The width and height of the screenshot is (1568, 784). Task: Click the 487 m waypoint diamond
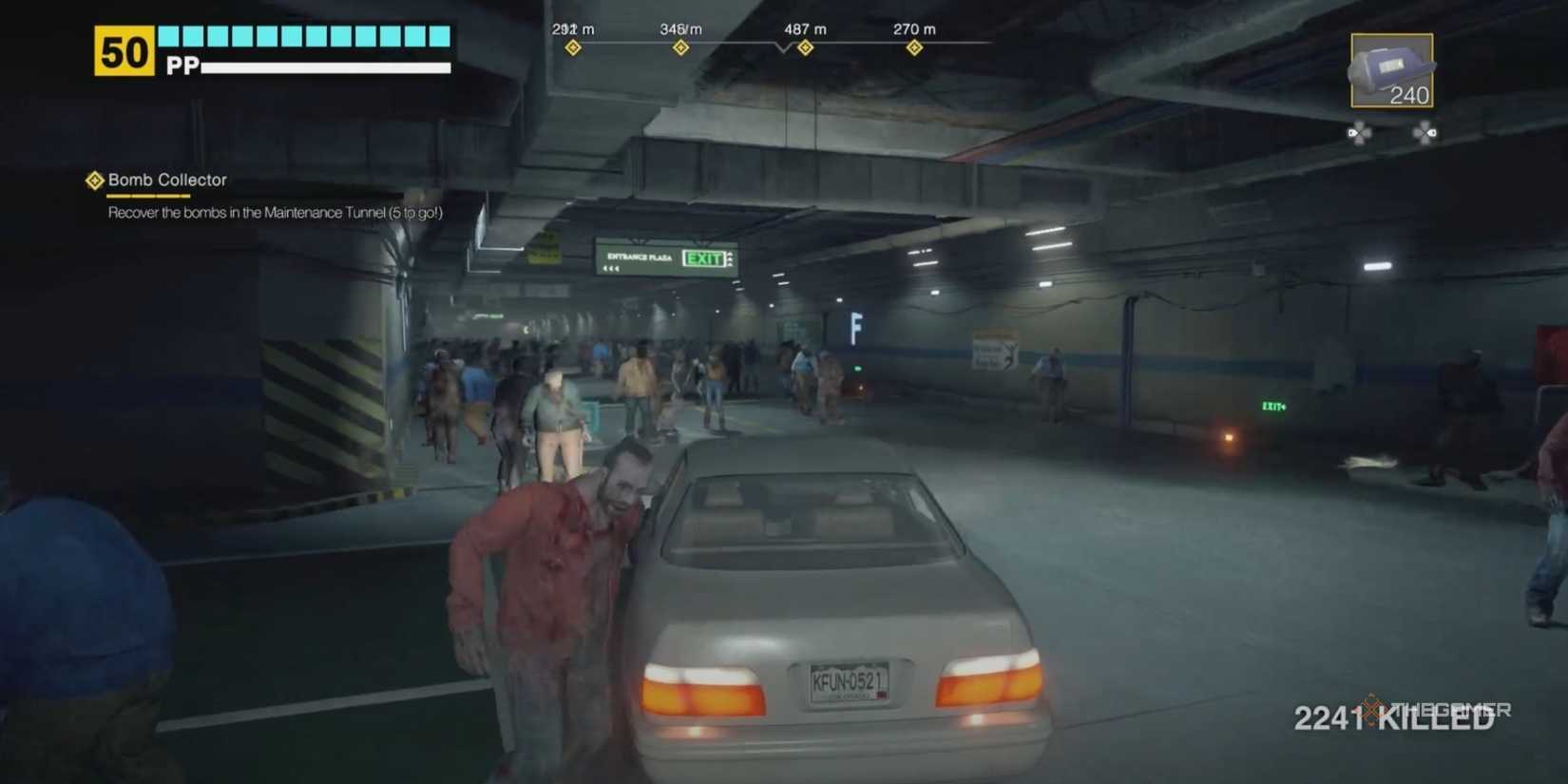(x=804, y=46)
